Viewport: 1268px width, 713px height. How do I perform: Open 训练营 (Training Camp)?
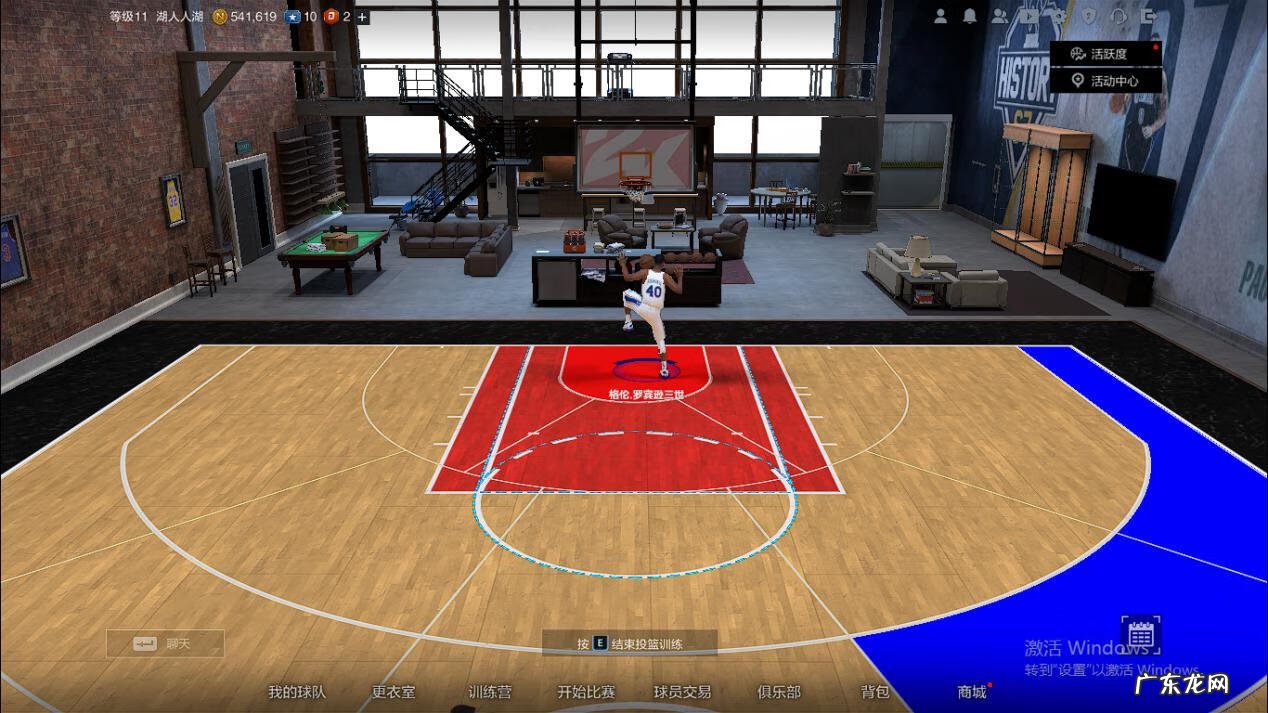pos(490,692)
